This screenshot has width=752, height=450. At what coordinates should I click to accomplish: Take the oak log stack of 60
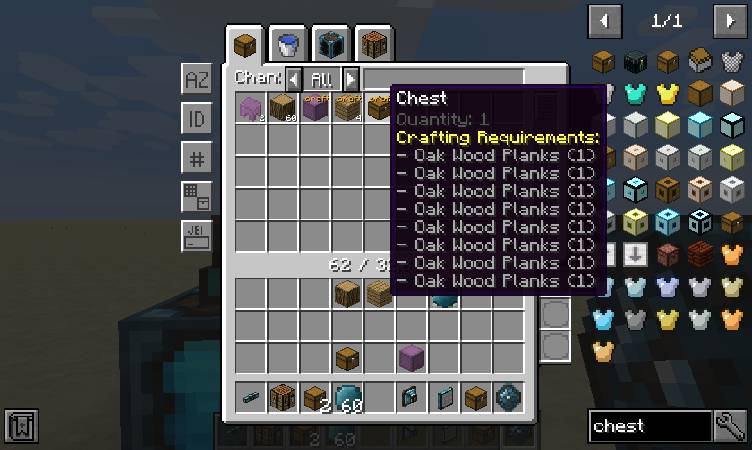(283, 108)
